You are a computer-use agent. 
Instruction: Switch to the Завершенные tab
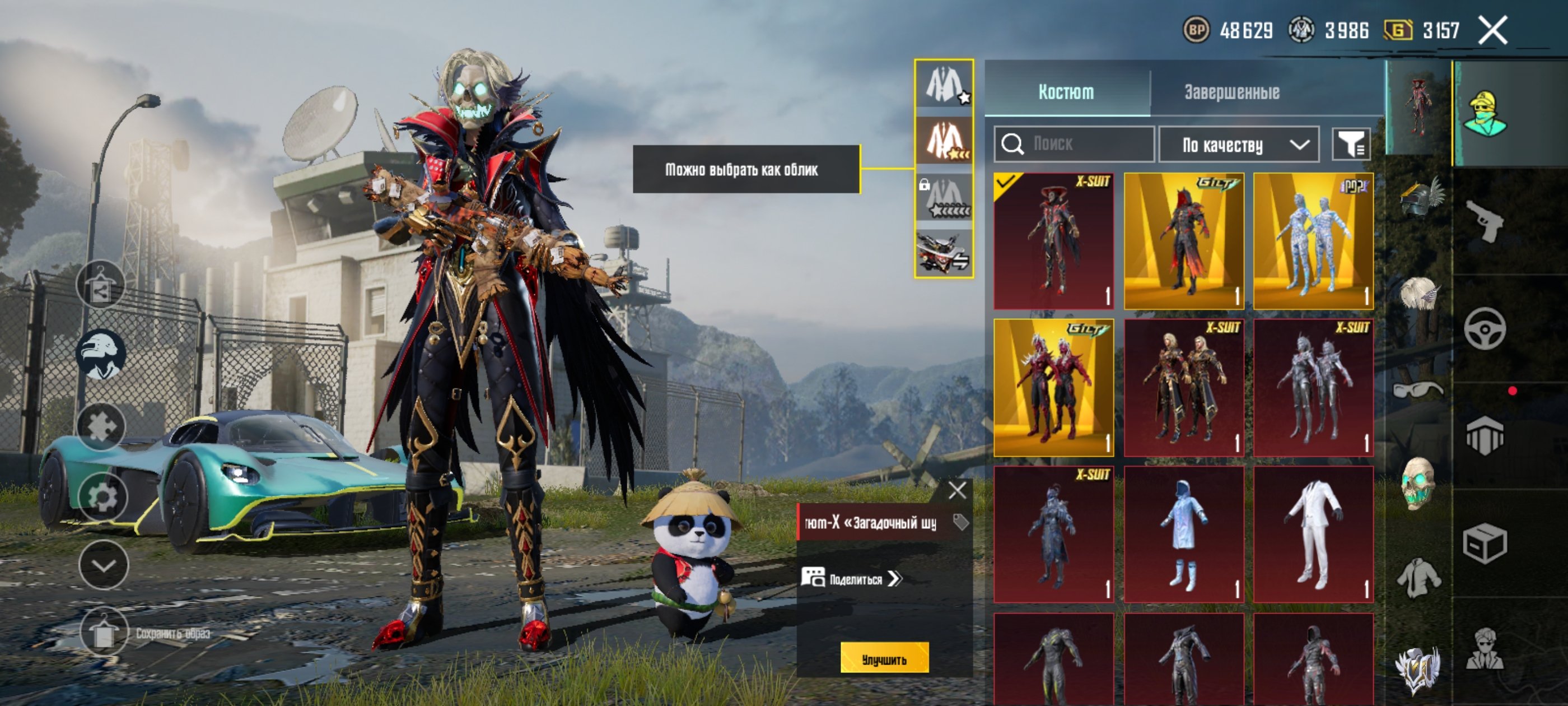click(1231, 92)
